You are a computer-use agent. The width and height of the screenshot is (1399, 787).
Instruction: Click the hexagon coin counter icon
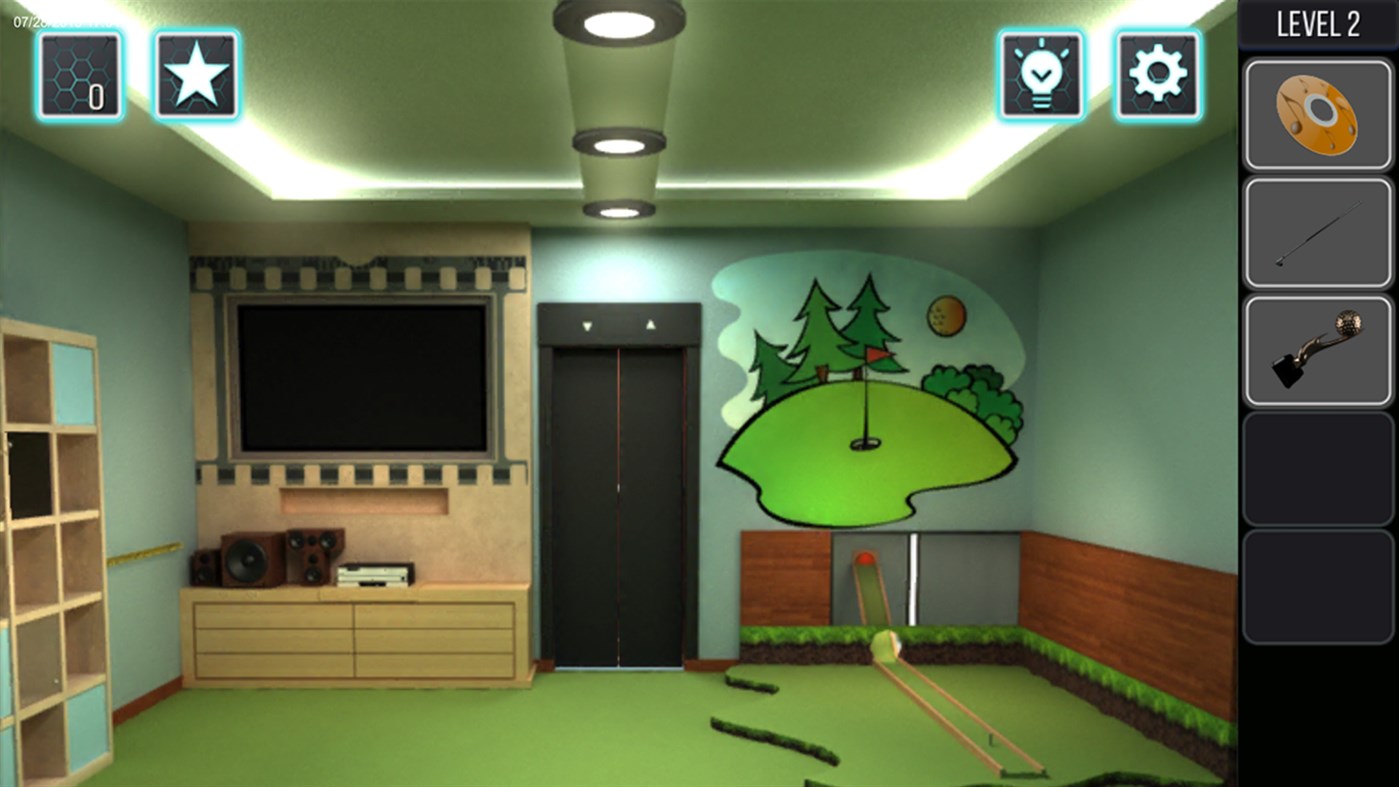pyautogui.click(x=80, y=75)
